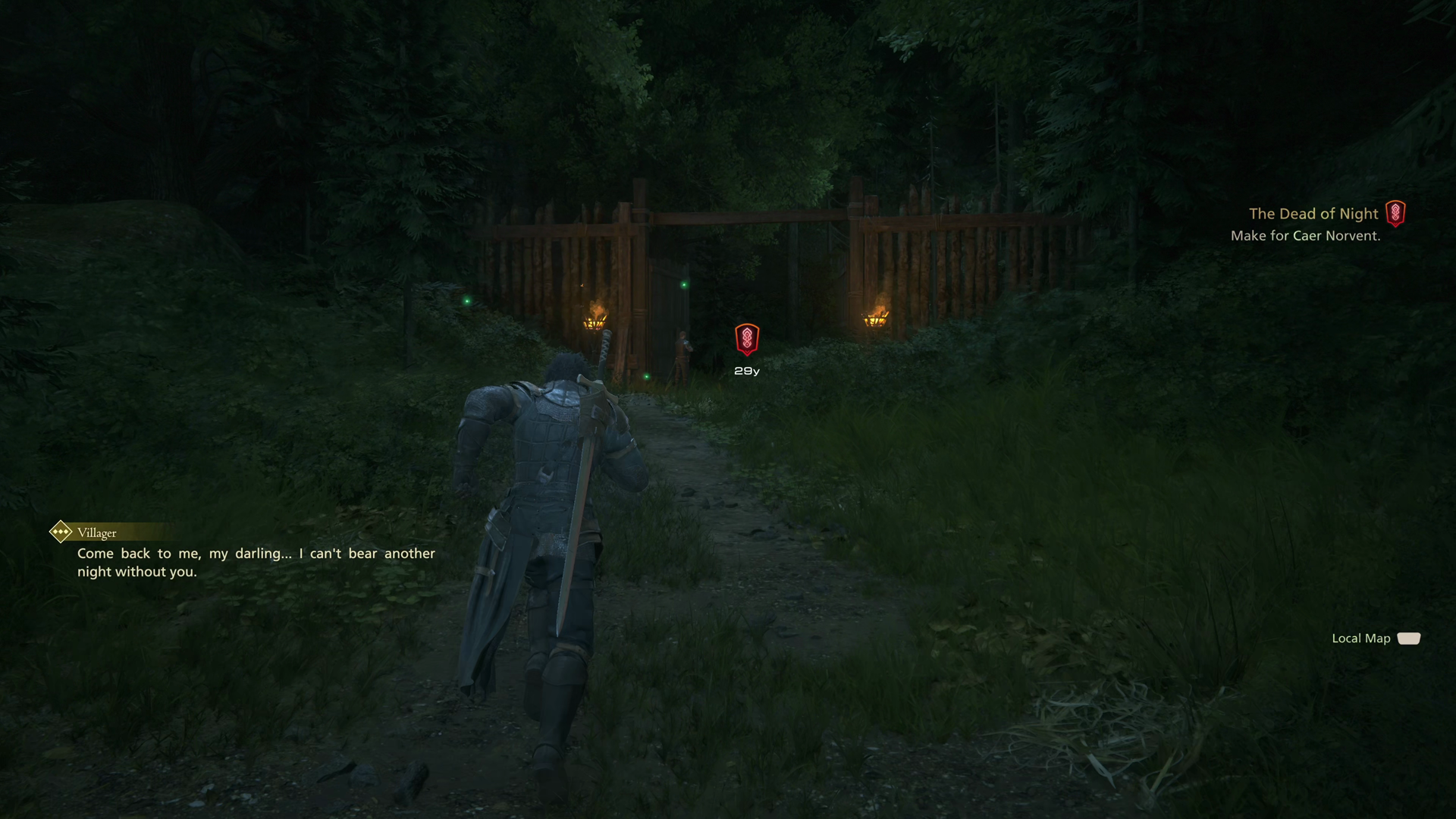This screenshot has height=819, width=1456.
Task: Click the red quest waypoint marker
Action: pos(747,339)
